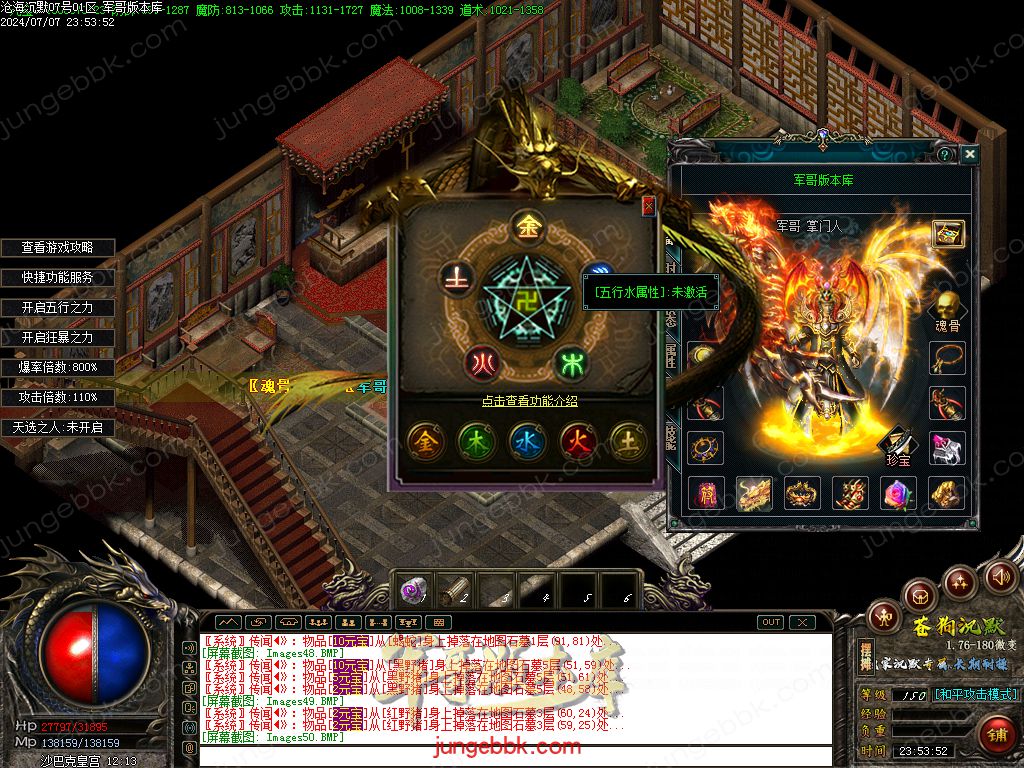
Task: Click the 点击查看功能介绍 feature intro link
Action: 529,401
